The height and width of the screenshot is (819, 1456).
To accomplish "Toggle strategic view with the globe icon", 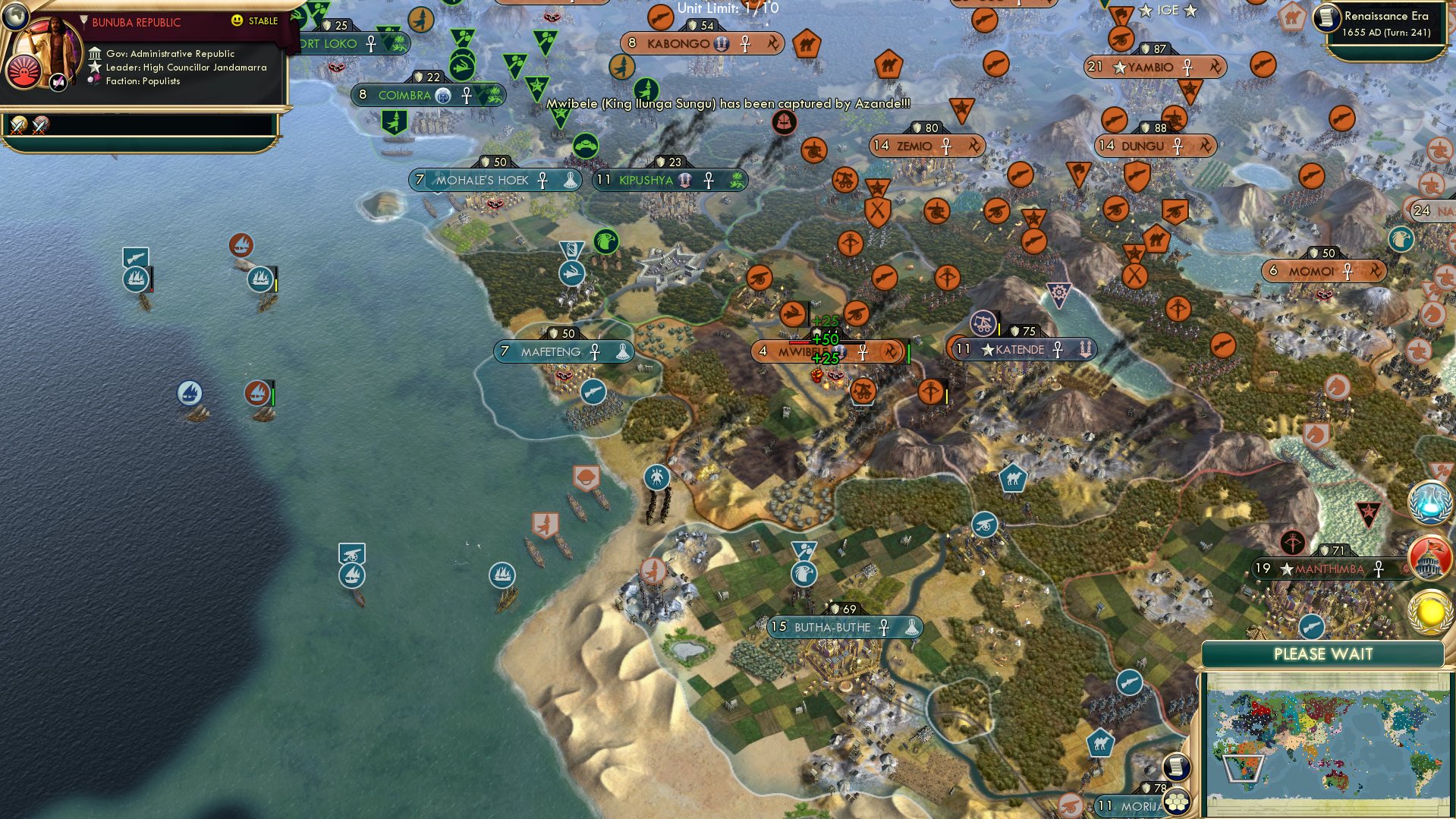I will coord(16,17).
